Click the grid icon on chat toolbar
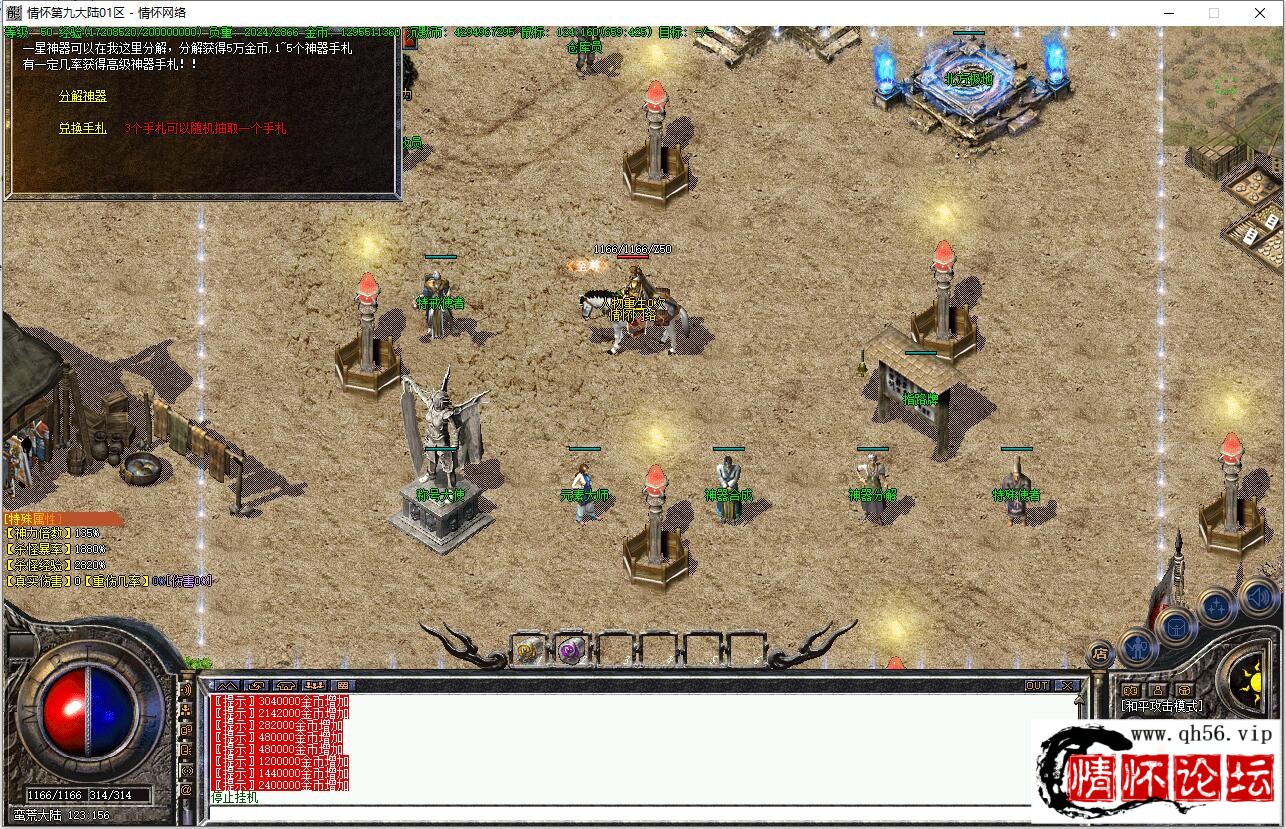 click(x=343, y=686)
